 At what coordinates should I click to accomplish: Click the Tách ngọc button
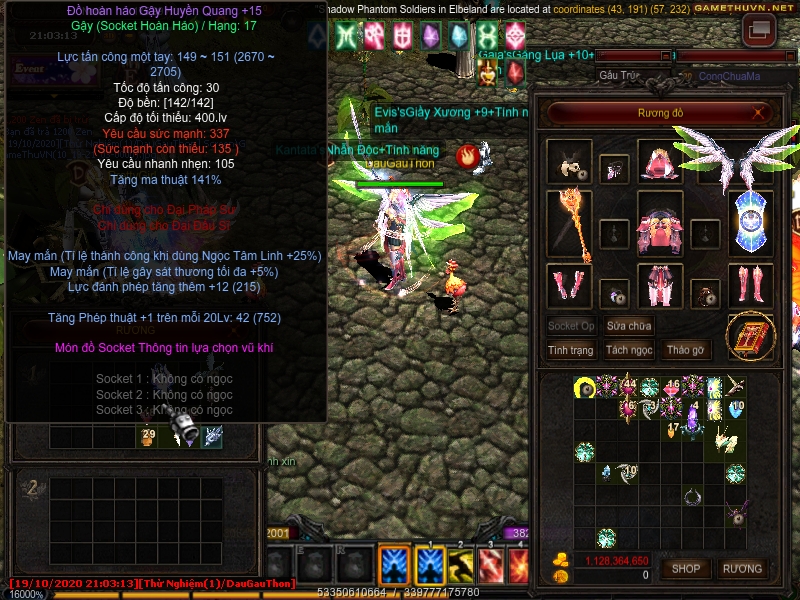pos(629,350)
